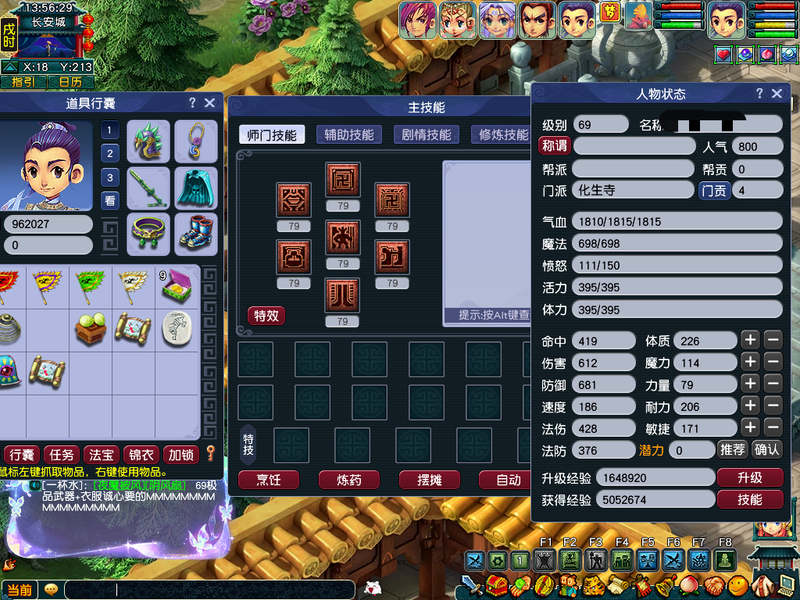Choose the 推荐 recommended points button
800x600 pixels.
tap(732, 450)
